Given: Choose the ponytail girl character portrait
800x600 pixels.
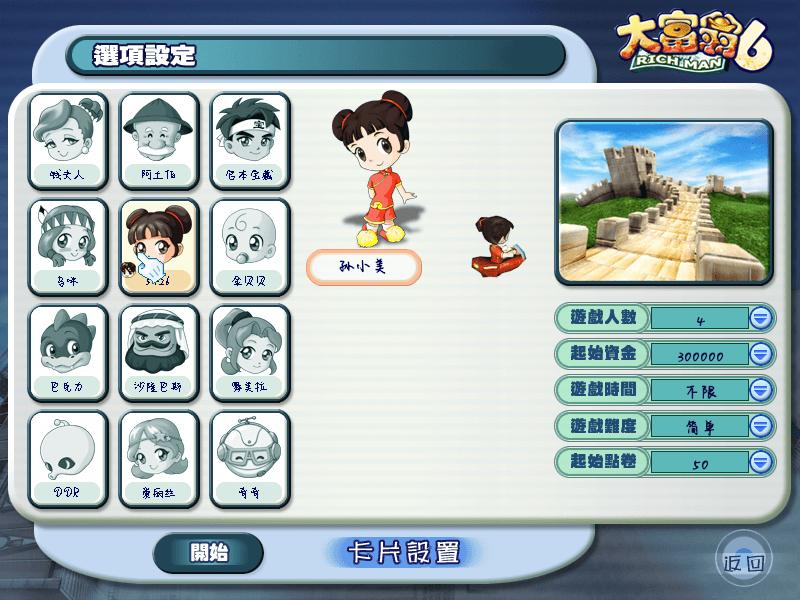Looking at the screenshot, I should (x=250, y=352).
